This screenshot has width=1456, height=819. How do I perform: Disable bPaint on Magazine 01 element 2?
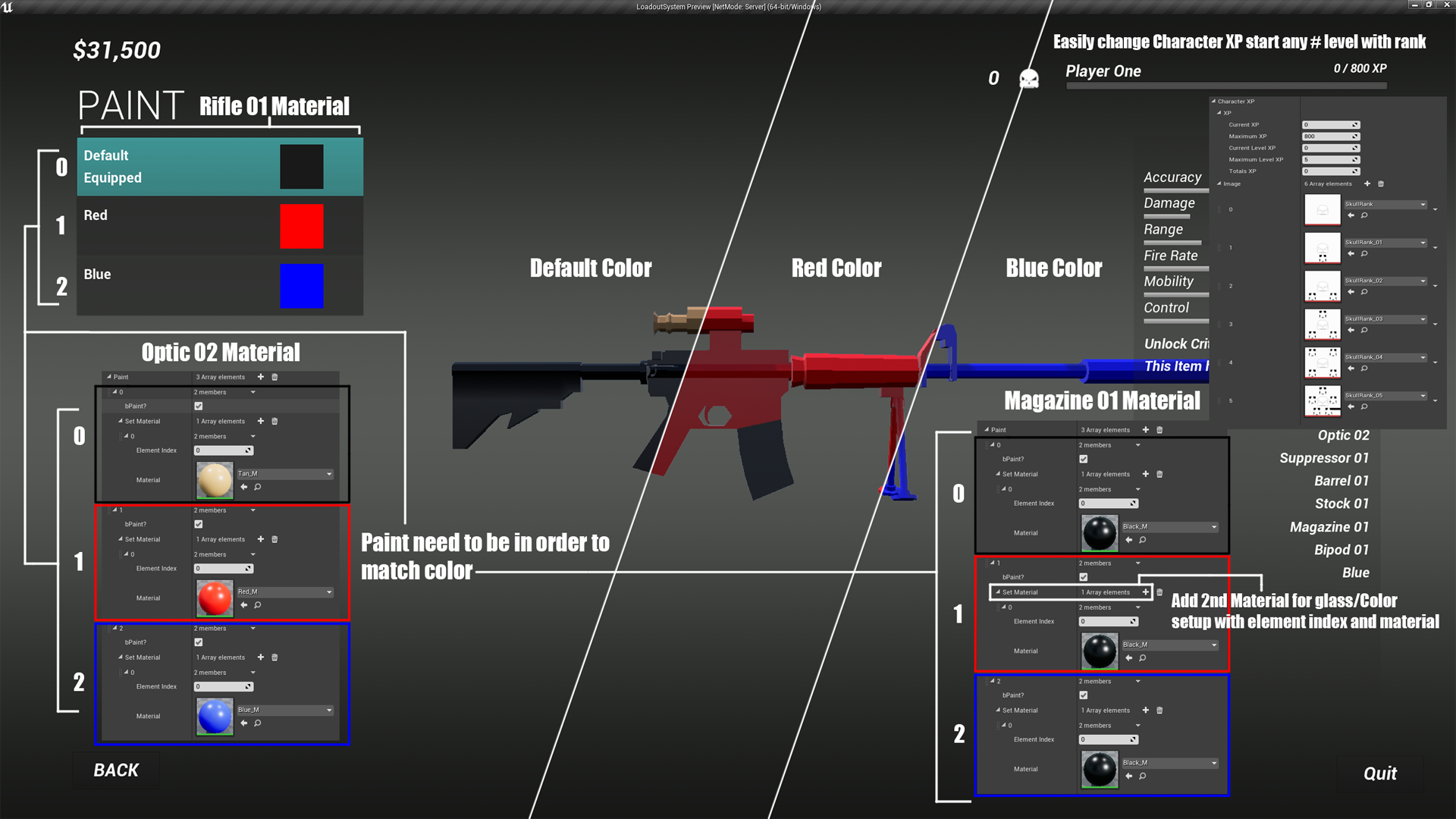point(1084,695)
